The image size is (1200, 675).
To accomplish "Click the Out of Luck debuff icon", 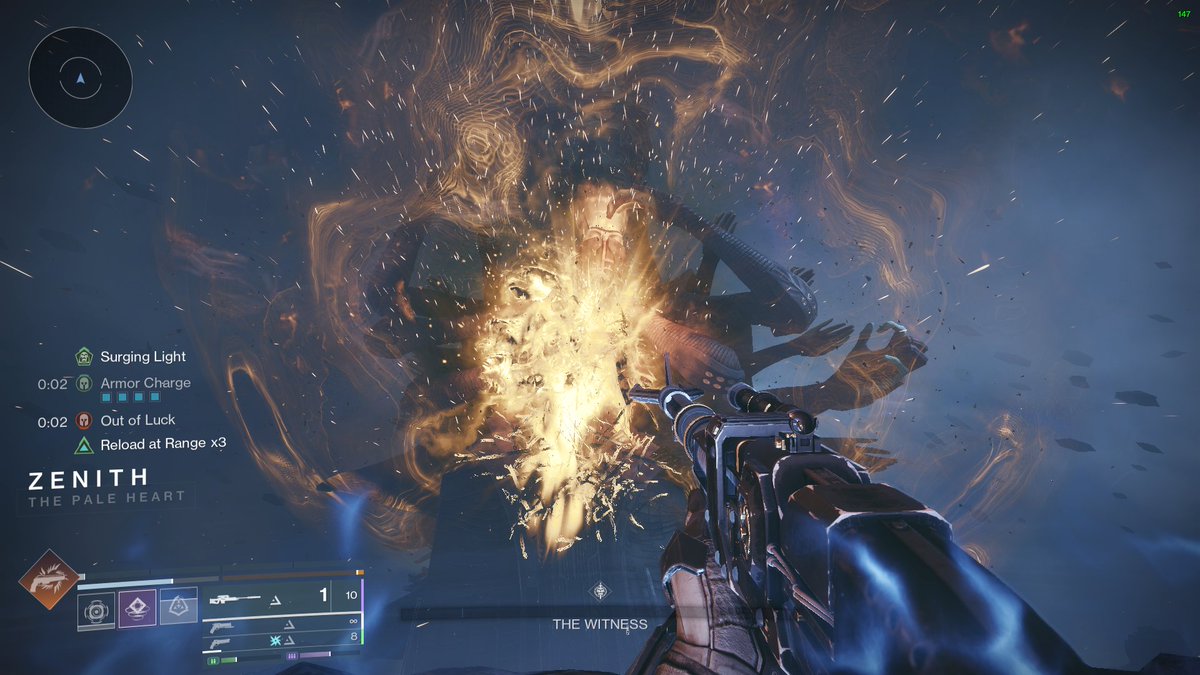I will [83, 421].
